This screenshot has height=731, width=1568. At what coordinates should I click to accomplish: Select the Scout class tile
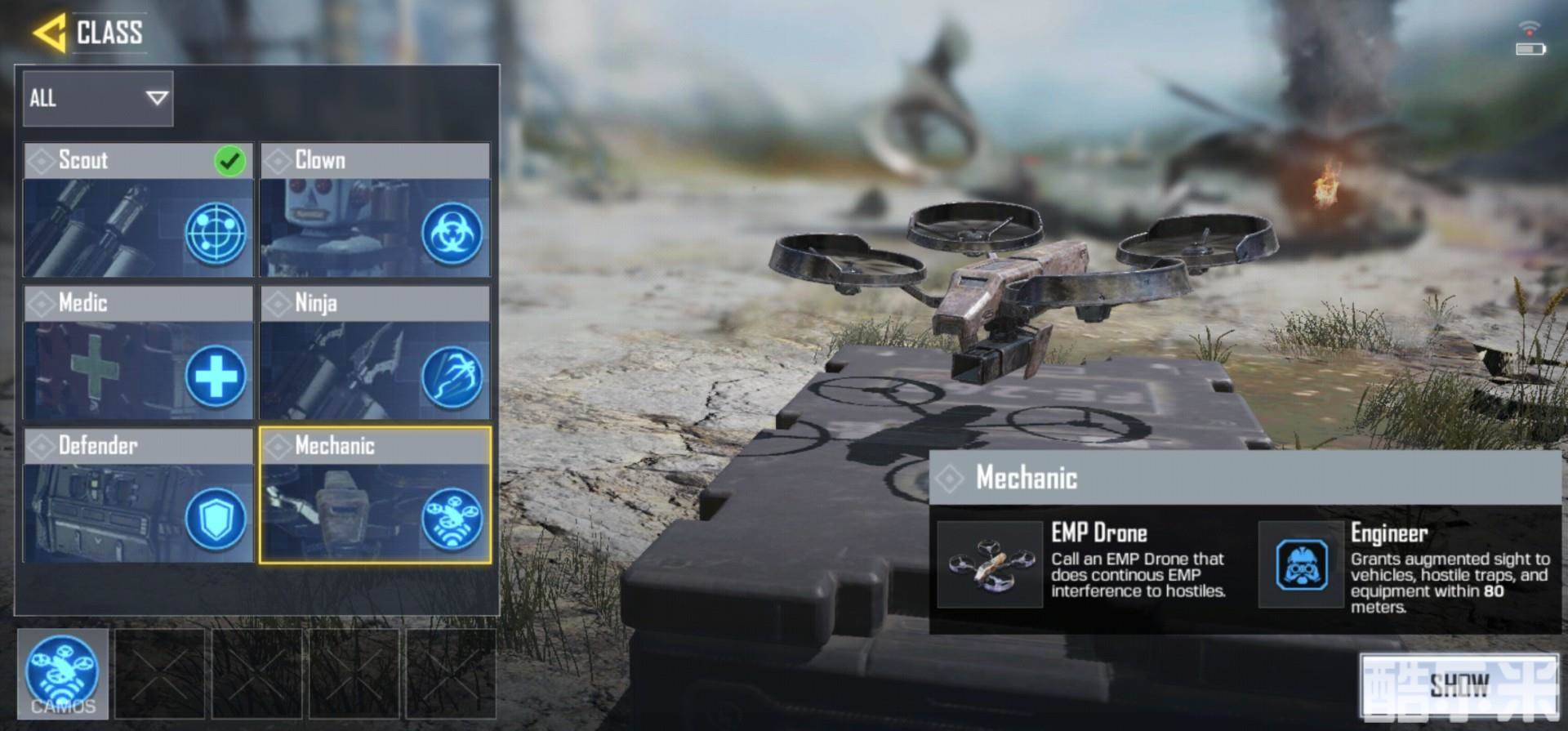138,211
